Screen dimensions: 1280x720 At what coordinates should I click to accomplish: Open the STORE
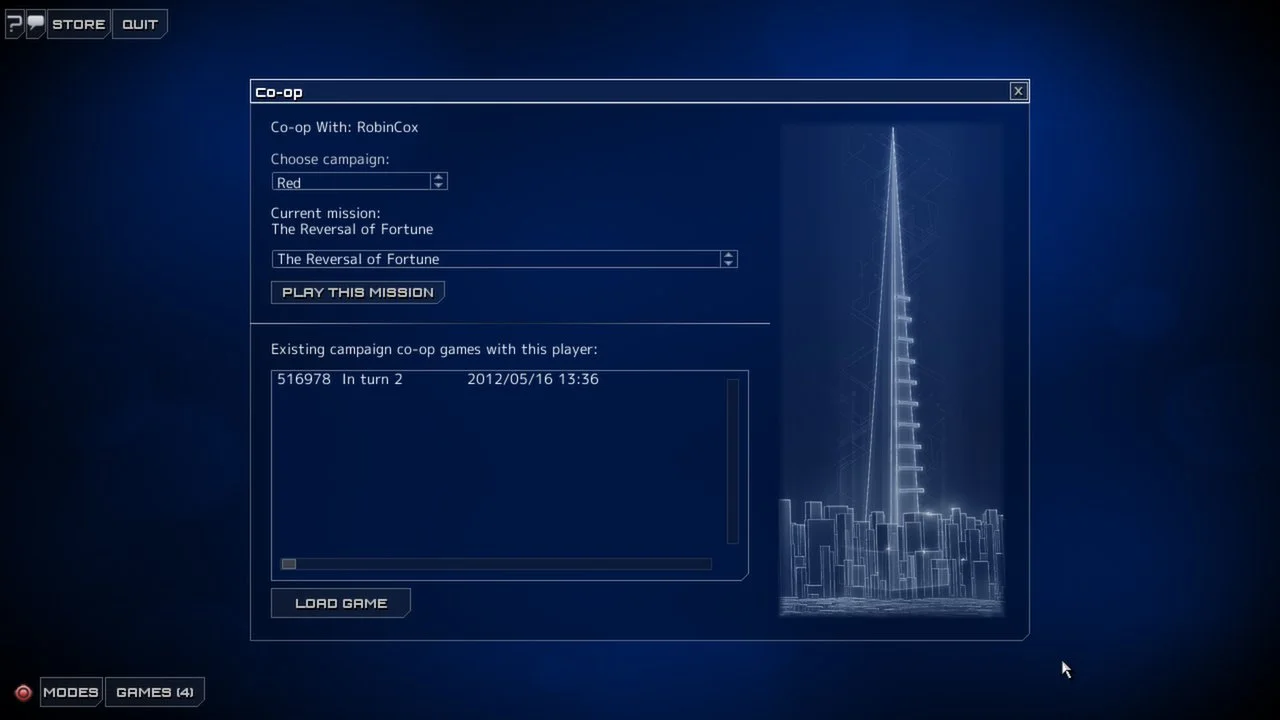click(78, 24)
